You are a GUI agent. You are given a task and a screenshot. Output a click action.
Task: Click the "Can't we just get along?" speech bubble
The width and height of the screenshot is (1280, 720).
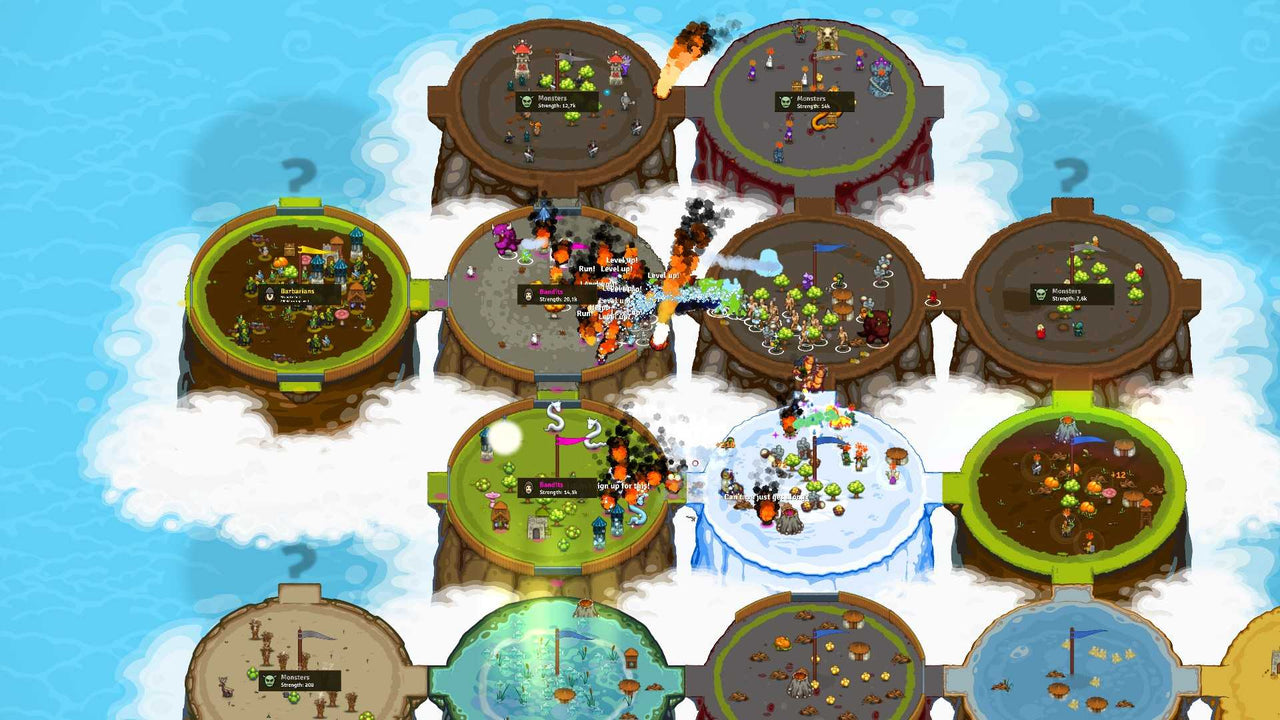768,496
